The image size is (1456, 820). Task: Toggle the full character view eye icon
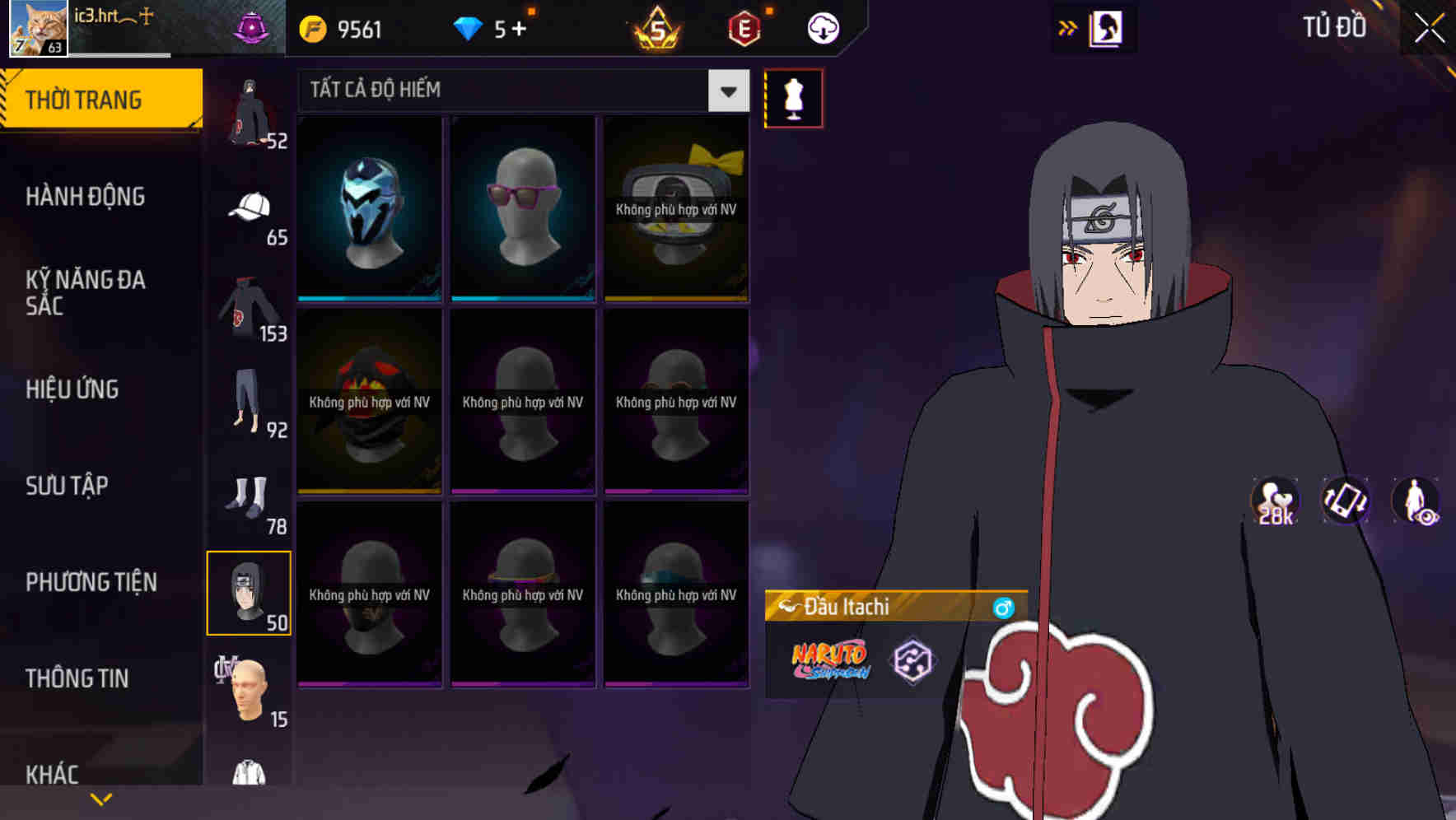tap(1416, 501)
